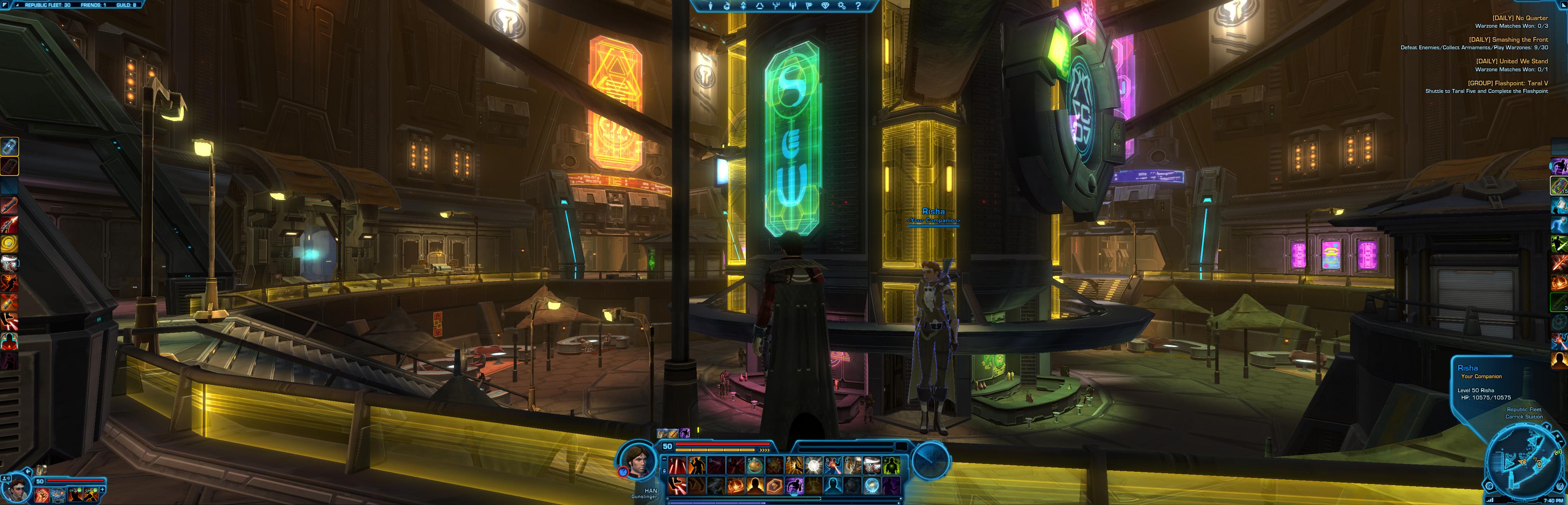Click the experience bar below the action bar
This screenshot has width=1568, height=505.
[791, 504]
